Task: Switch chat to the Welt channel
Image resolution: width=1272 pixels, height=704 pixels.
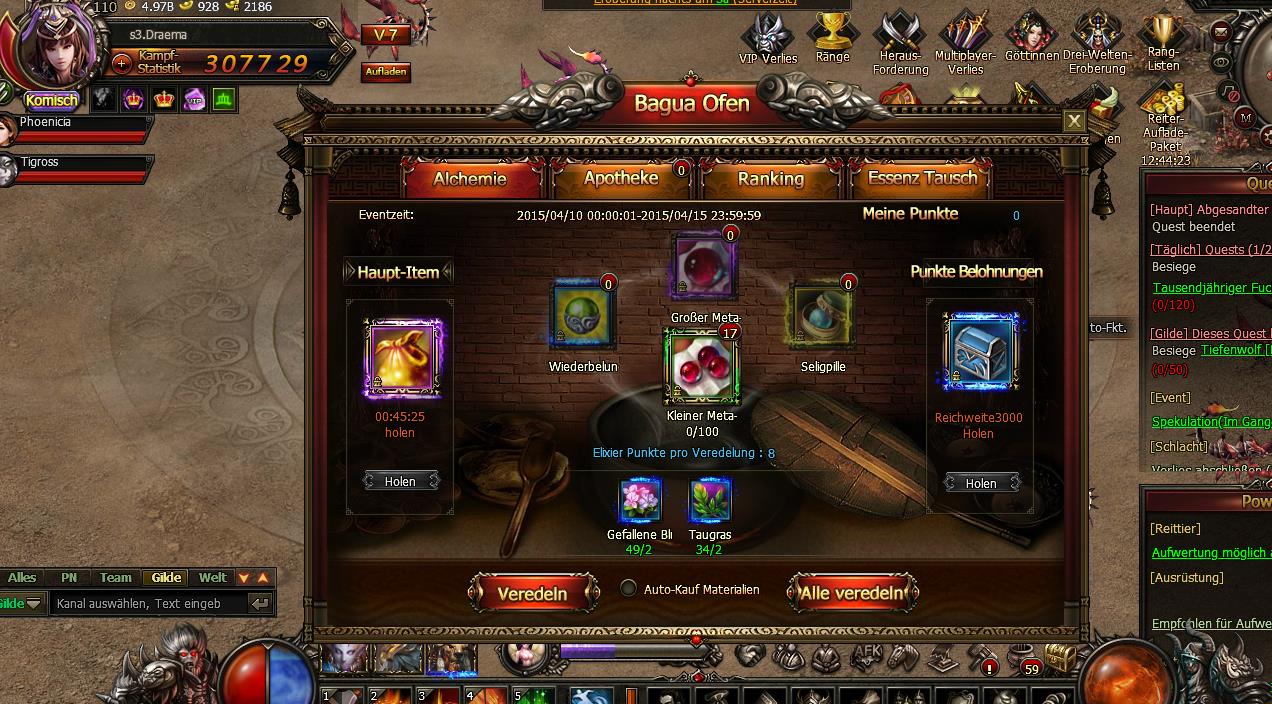Action: coord(212,578)
